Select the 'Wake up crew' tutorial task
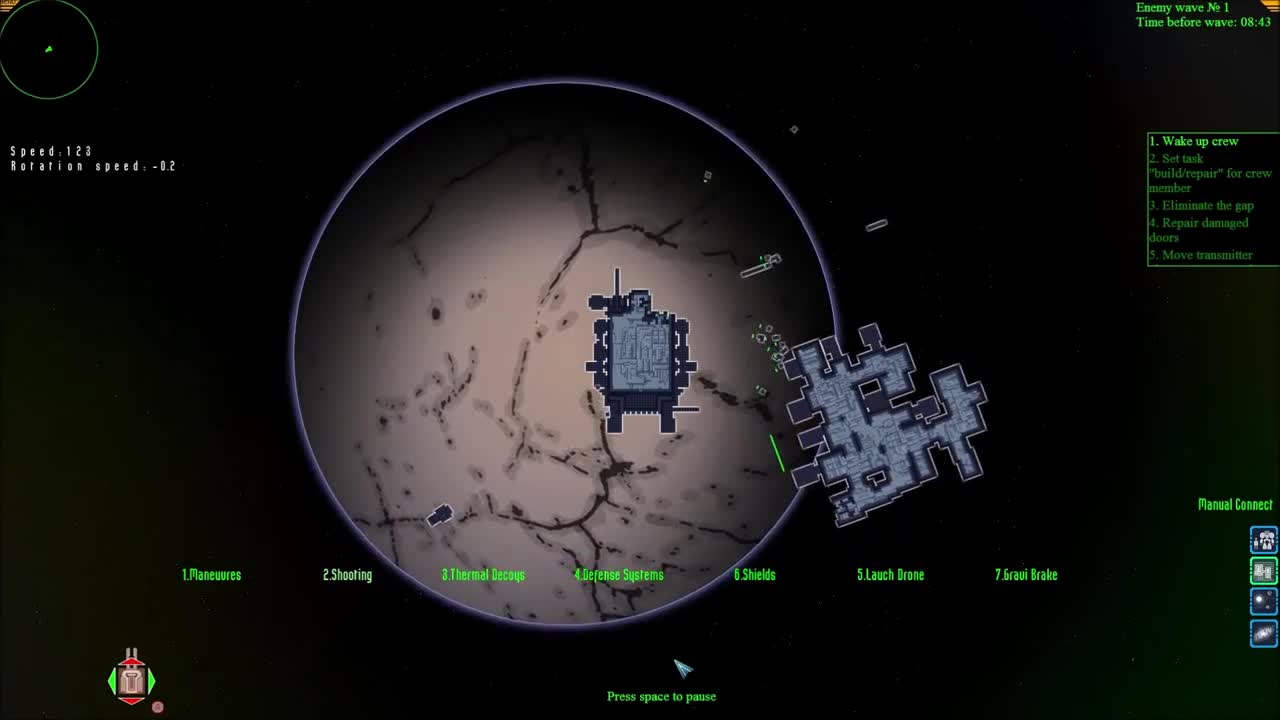This screenshot has width=1280, height=720. click(x=1192, y=141)
